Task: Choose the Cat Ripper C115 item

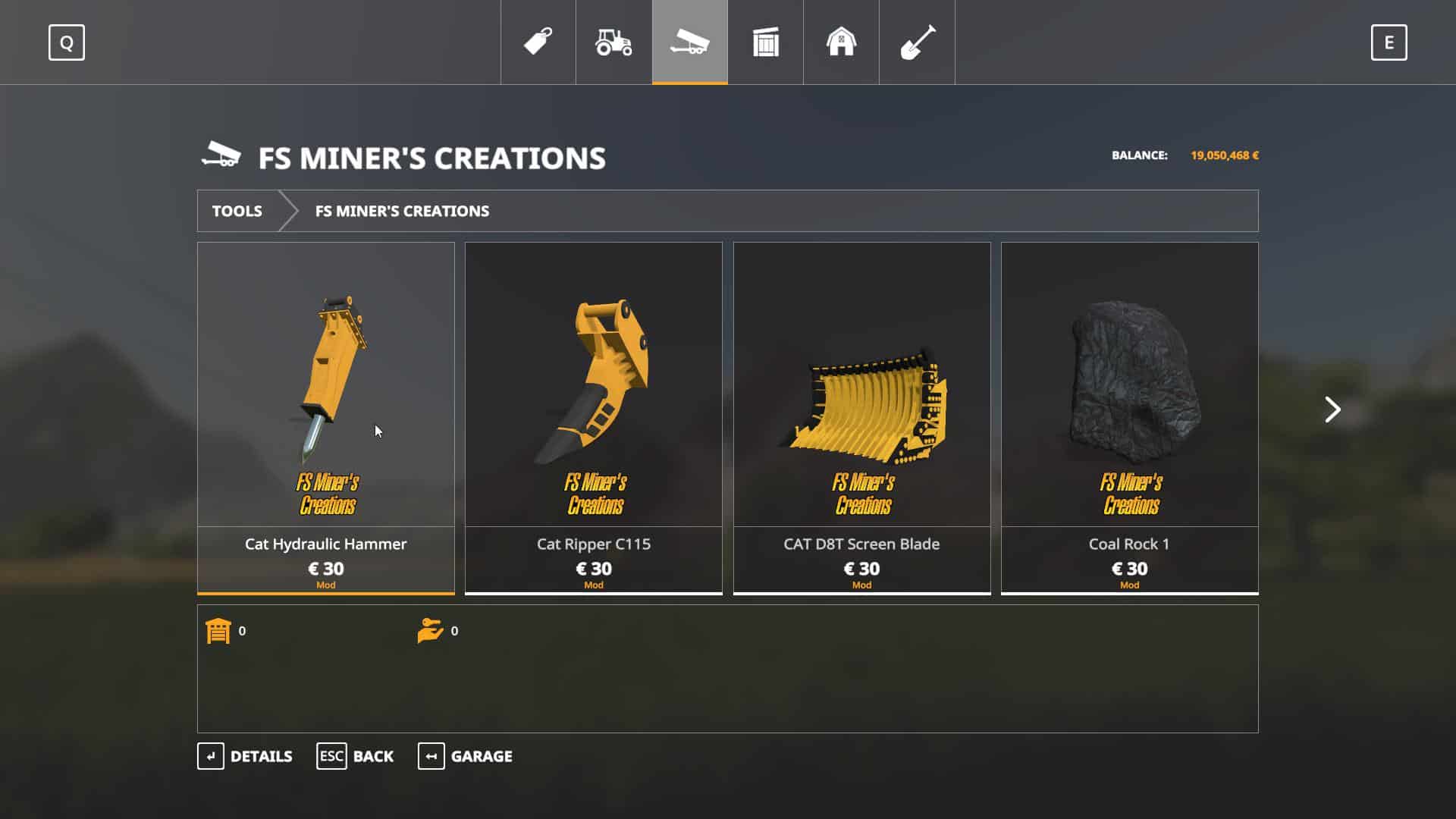Action: [x=594, y=417]
